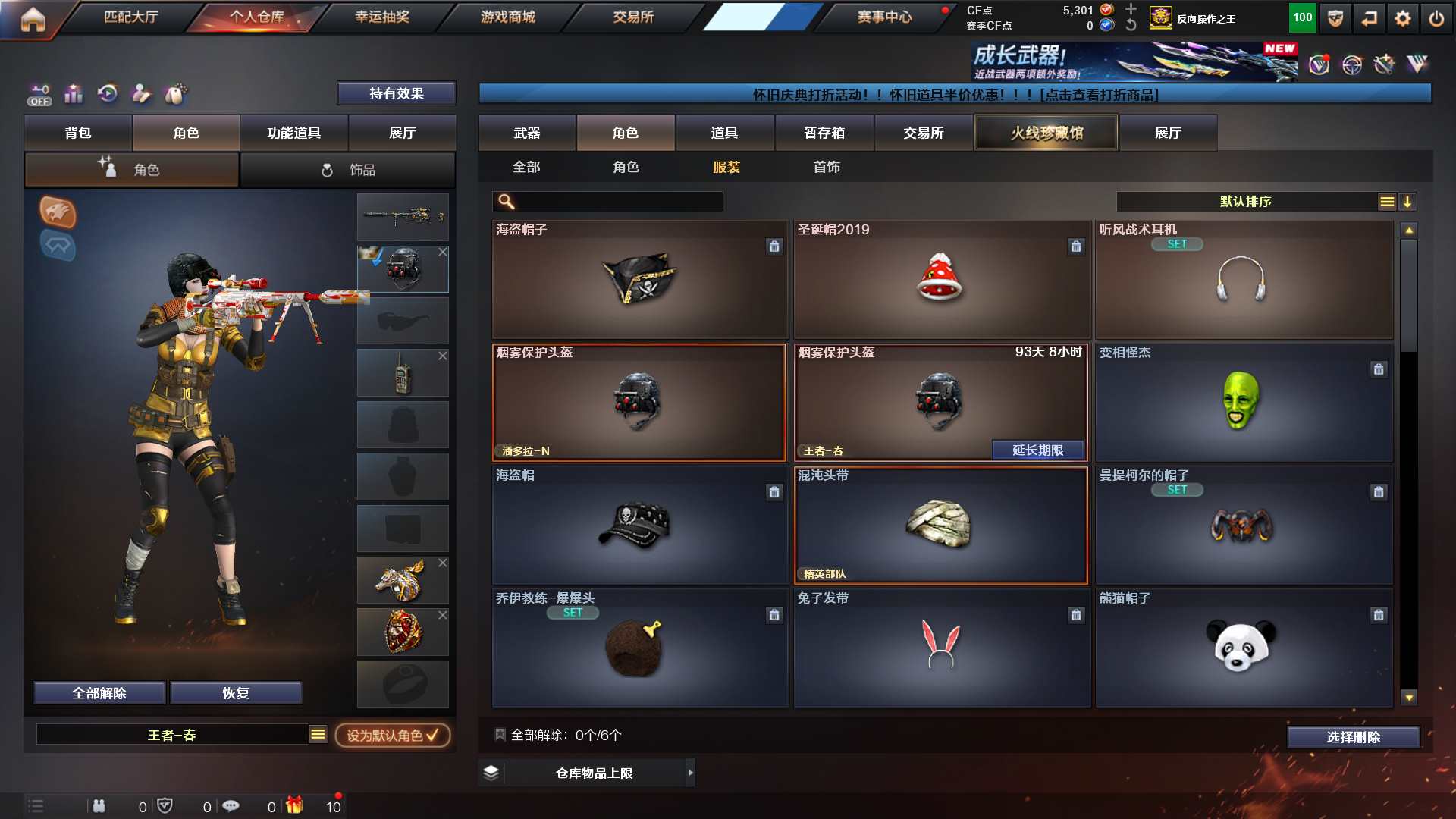The image size is (1456, 819).
Task: Click the home icon in the top bar
Action: coord(33,20)
